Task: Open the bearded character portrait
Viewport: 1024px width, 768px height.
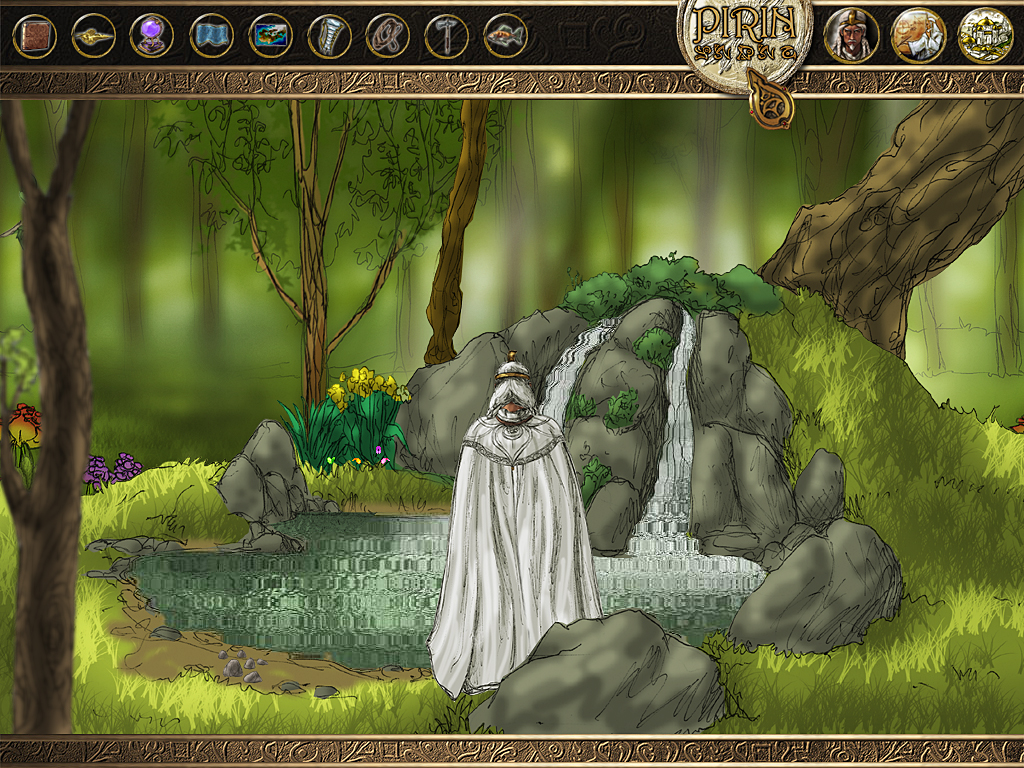Action: point(851,35)
